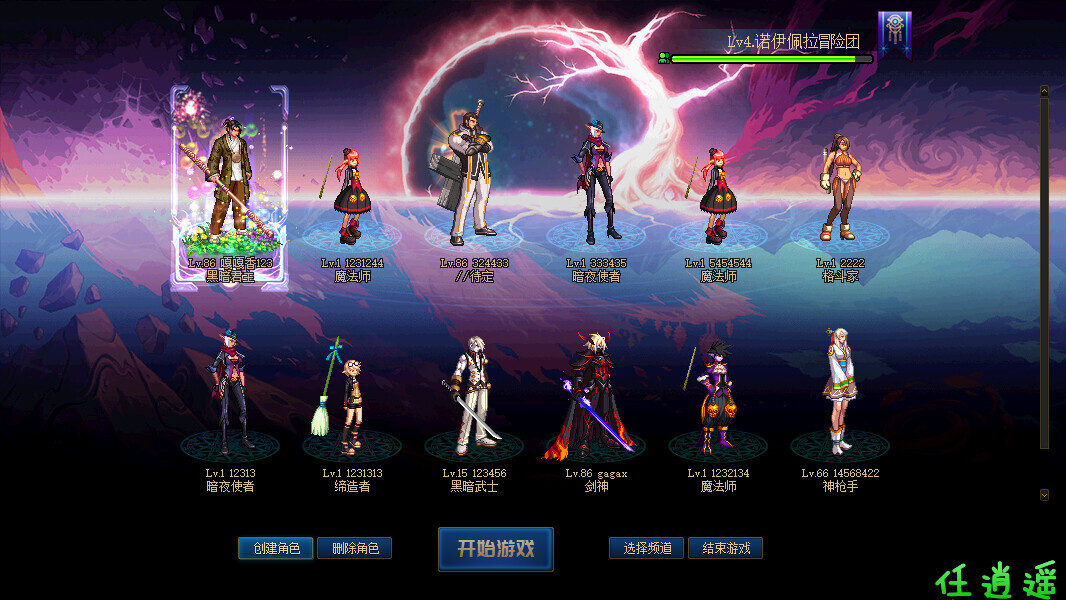Click the scrollbar's up arrow

coord(1044,91)
